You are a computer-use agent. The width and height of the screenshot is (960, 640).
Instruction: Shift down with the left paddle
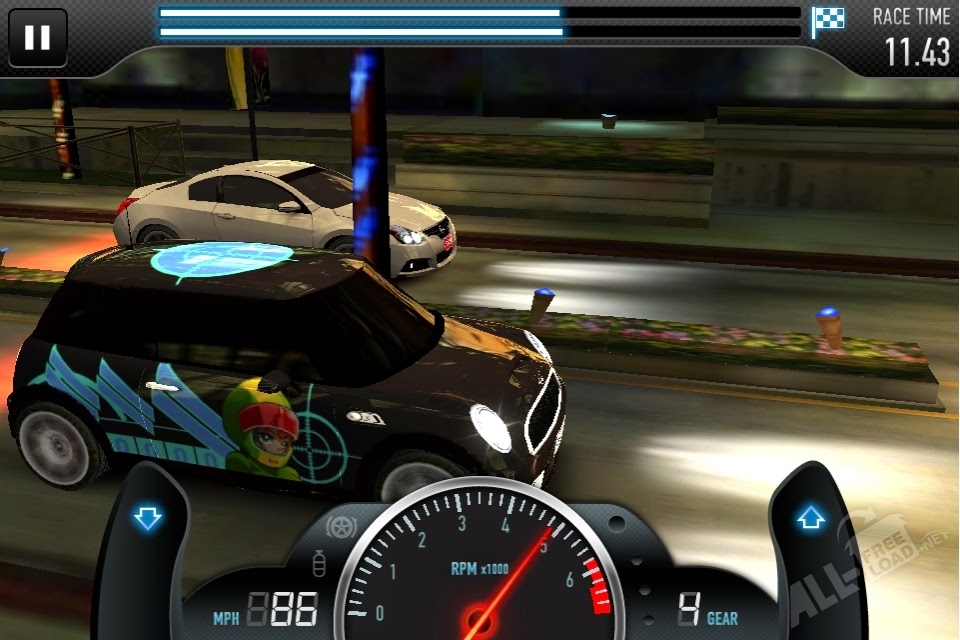click(147, 519)
